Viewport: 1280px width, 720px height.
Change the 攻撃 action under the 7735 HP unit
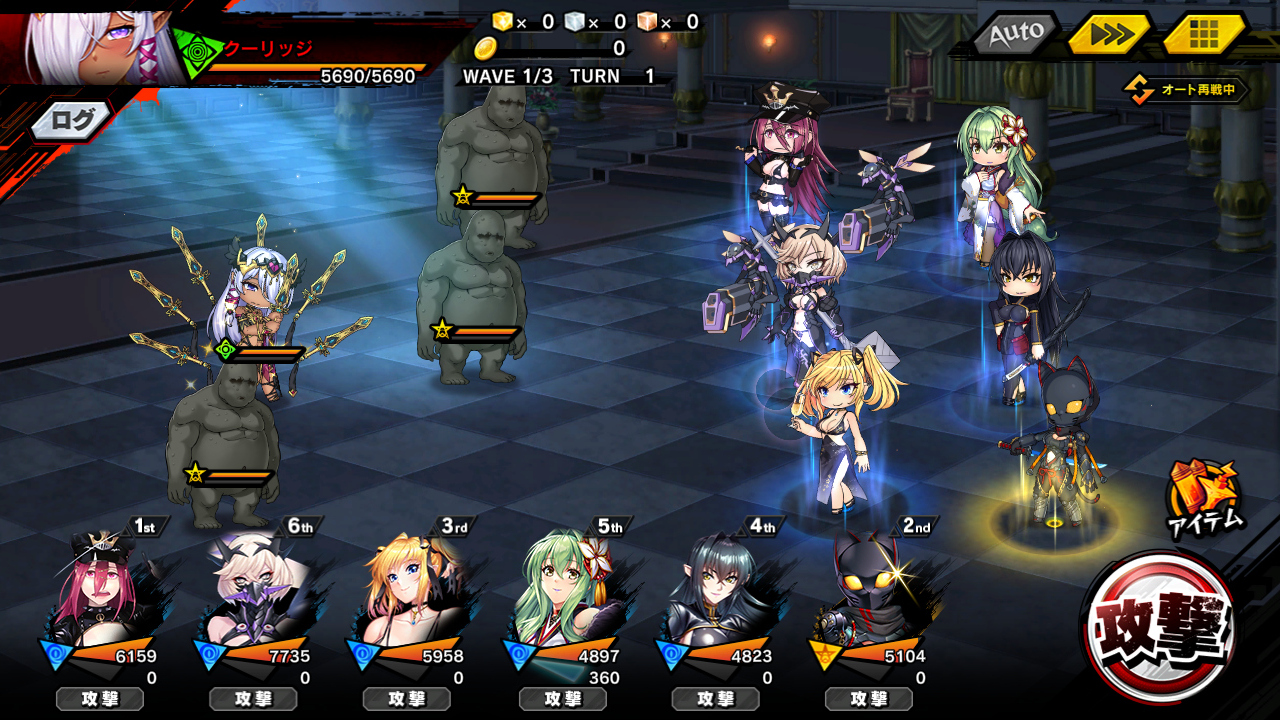(253, 699)
